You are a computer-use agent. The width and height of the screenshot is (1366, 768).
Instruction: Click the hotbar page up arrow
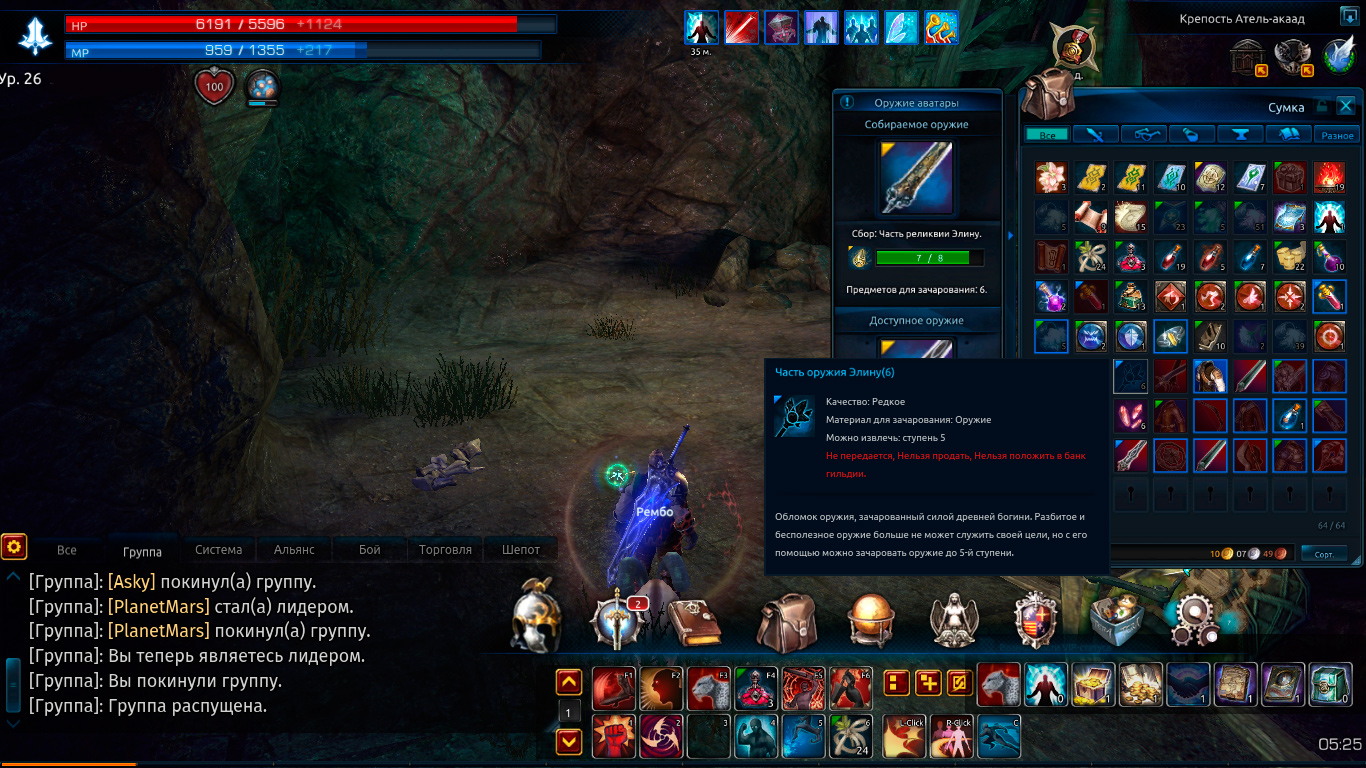coord(569,683)
